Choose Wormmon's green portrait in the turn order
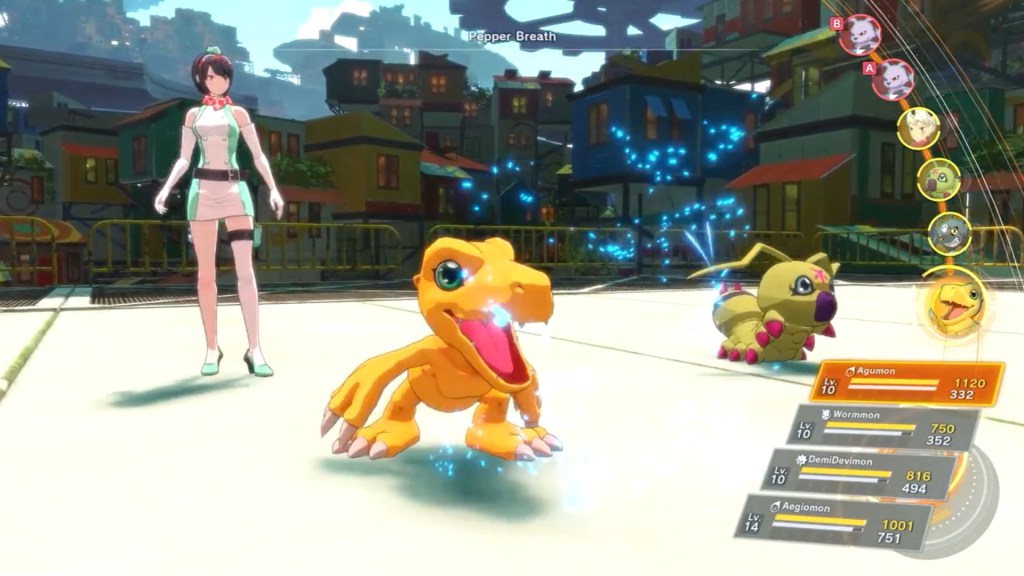This screenshot has height=576, width=1024. 939,179
